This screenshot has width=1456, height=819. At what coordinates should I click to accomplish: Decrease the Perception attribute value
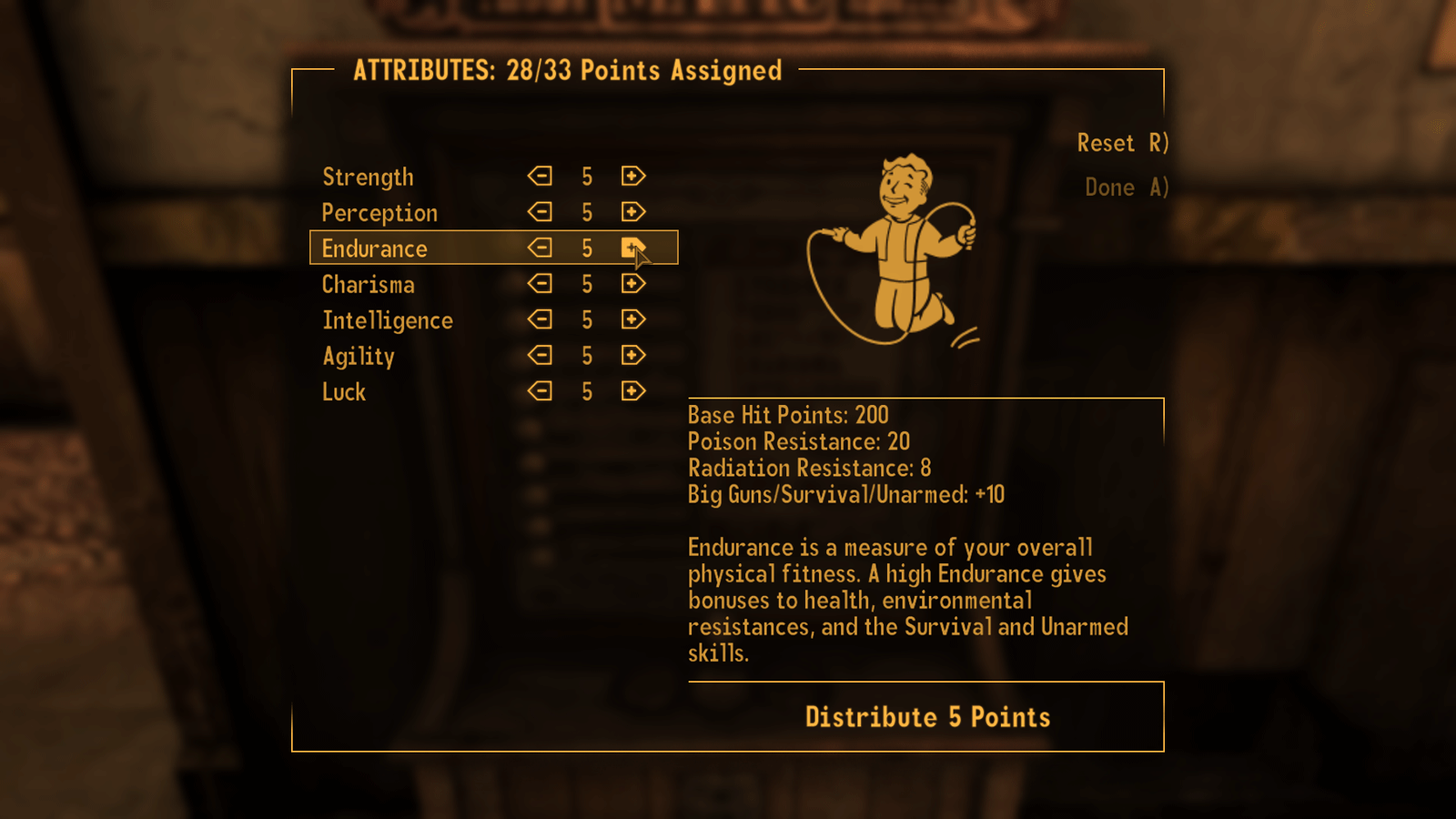540,211
